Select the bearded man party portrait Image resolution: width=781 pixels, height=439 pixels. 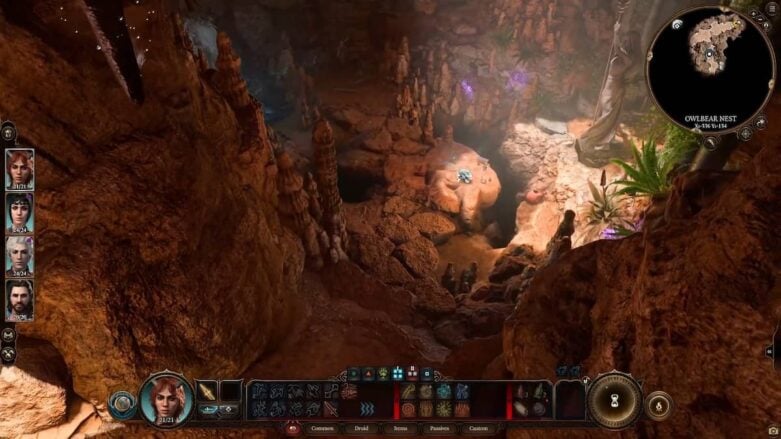(x=19, y=297)
